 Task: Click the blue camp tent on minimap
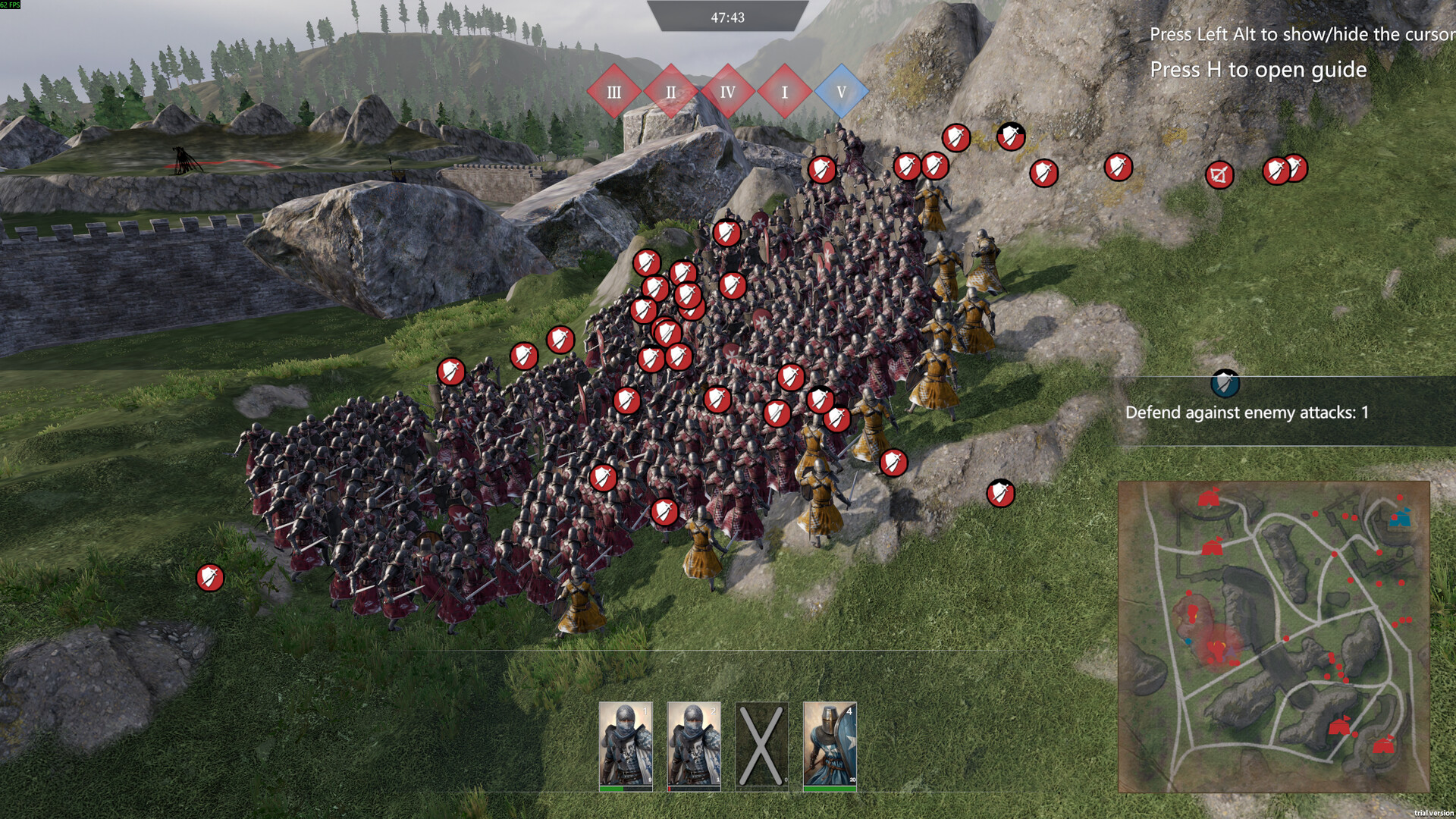tap(1399, 519)
